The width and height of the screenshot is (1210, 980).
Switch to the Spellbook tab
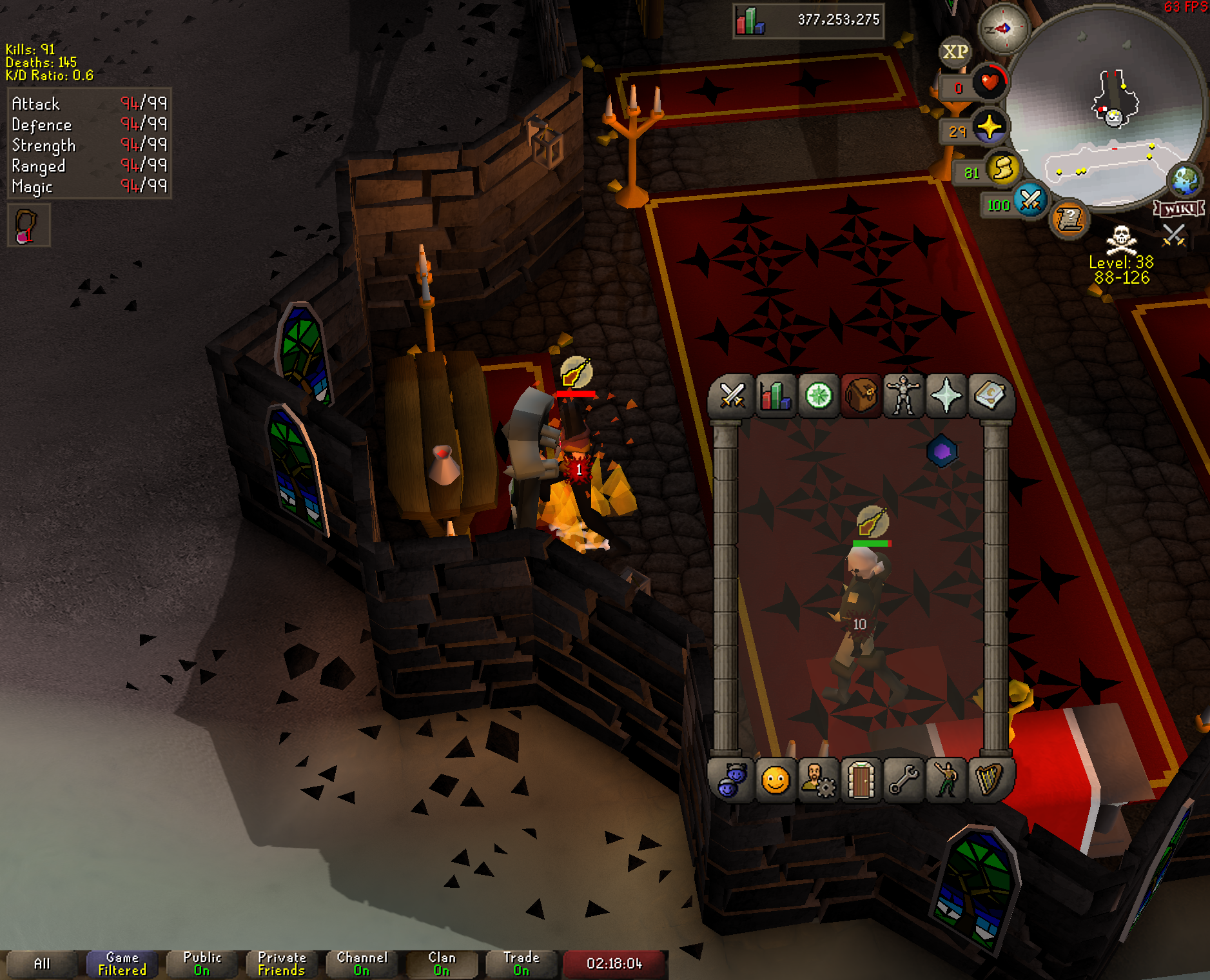(x=989, y=396)
